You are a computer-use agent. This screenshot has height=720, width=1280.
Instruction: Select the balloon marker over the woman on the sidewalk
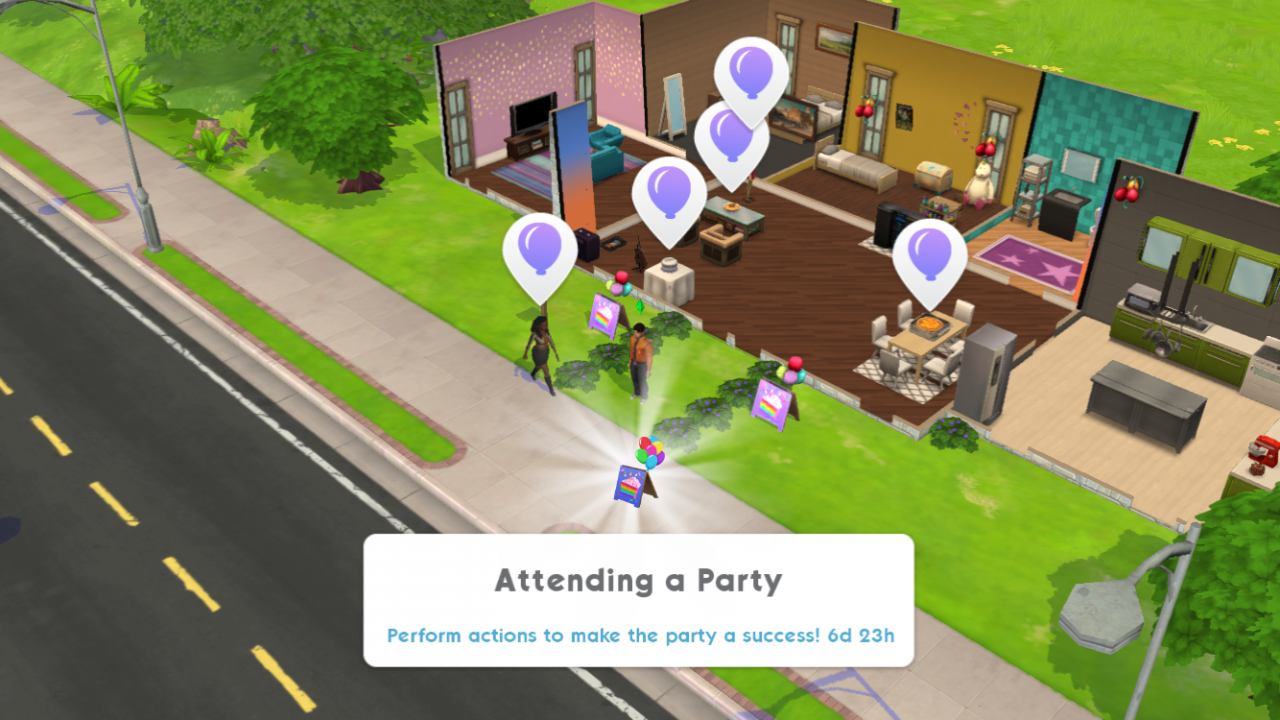point(540,250)
